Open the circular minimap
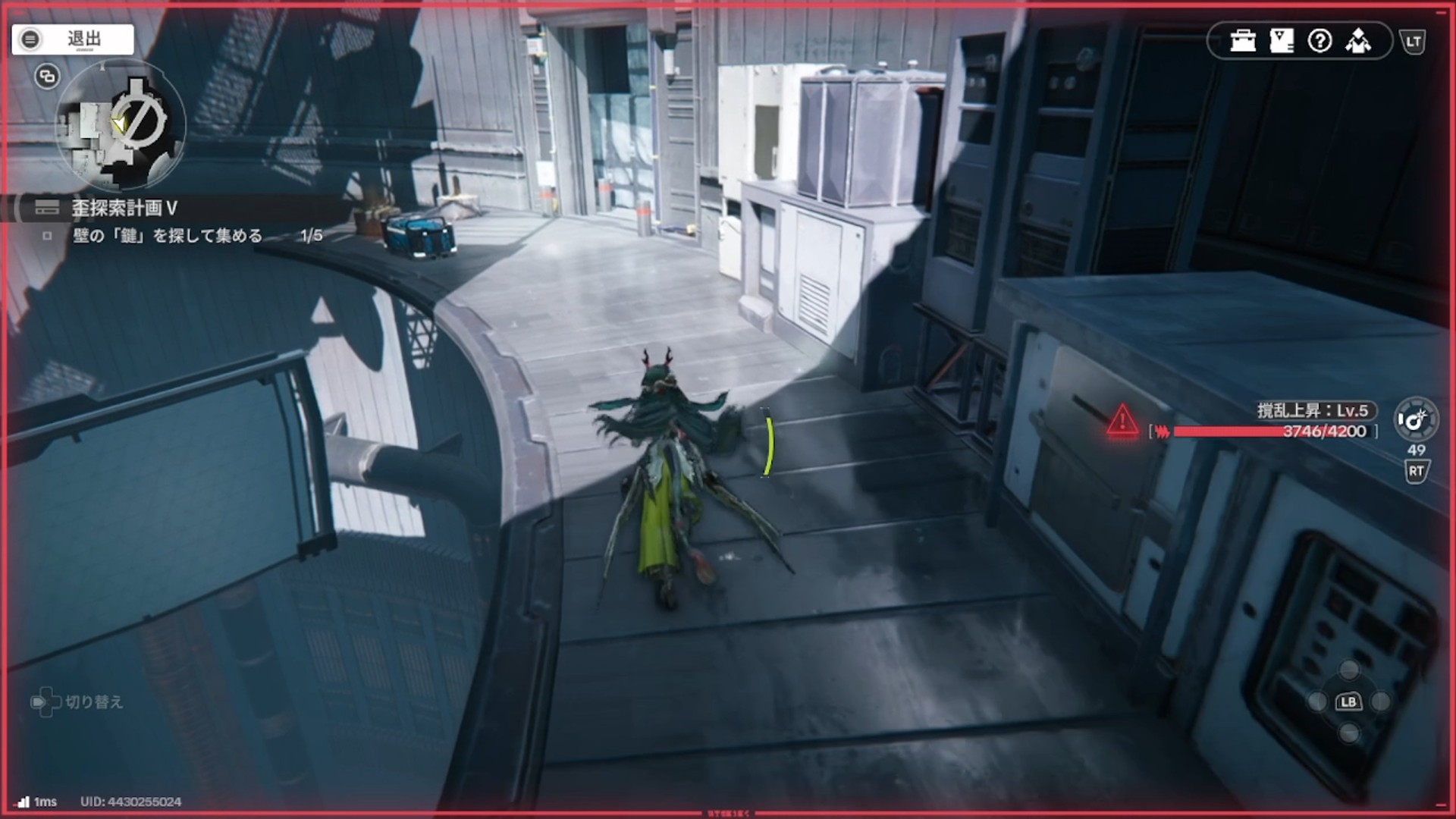Viewport: 1456px width, 819px height. [x=121, y=125]
